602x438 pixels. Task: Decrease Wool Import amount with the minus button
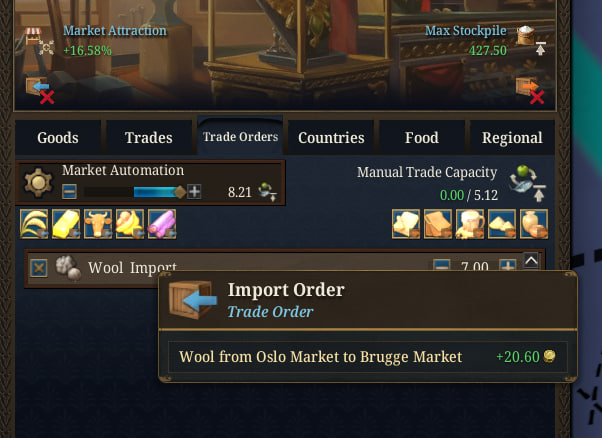[441, 268]
